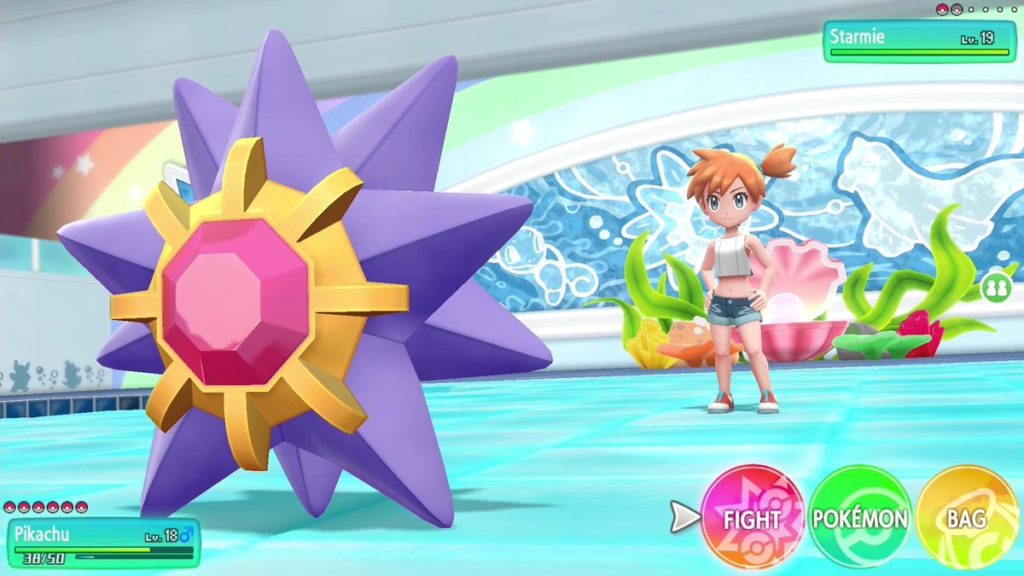
Task: Open the BAG
Action: [966, 518]
